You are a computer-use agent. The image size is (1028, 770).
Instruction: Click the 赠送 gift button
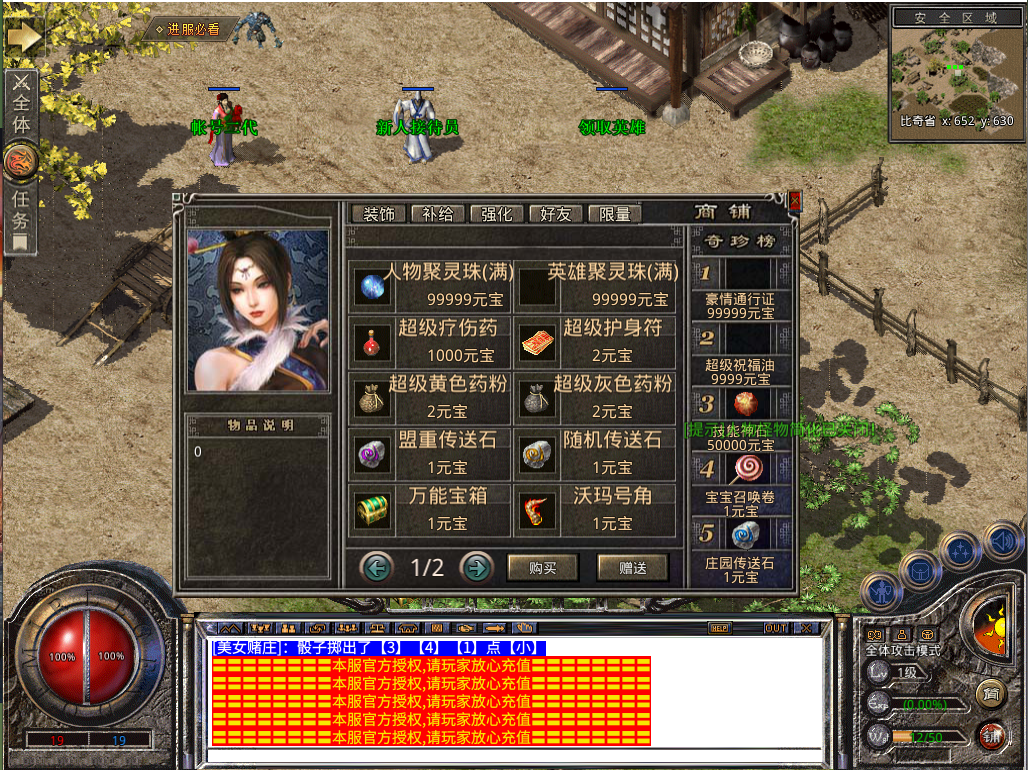(632, 568)
